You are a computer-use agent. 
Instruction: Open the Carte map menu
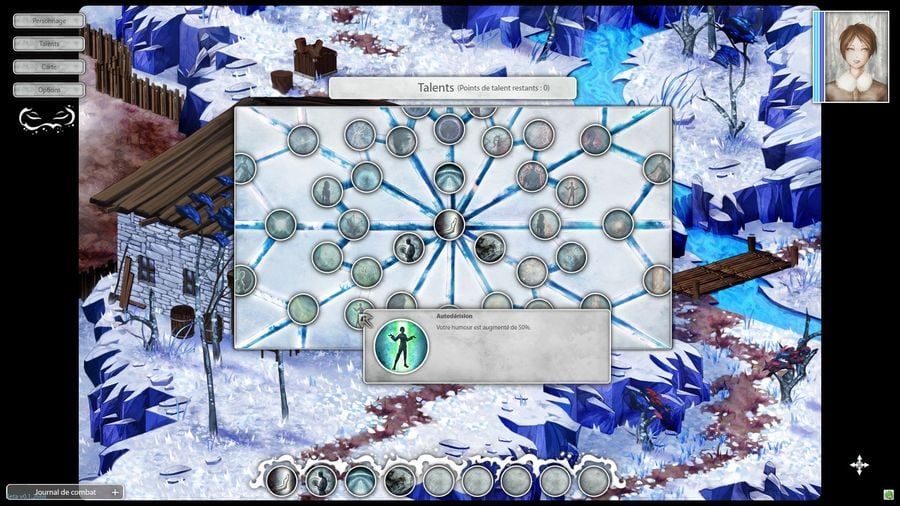48,67
